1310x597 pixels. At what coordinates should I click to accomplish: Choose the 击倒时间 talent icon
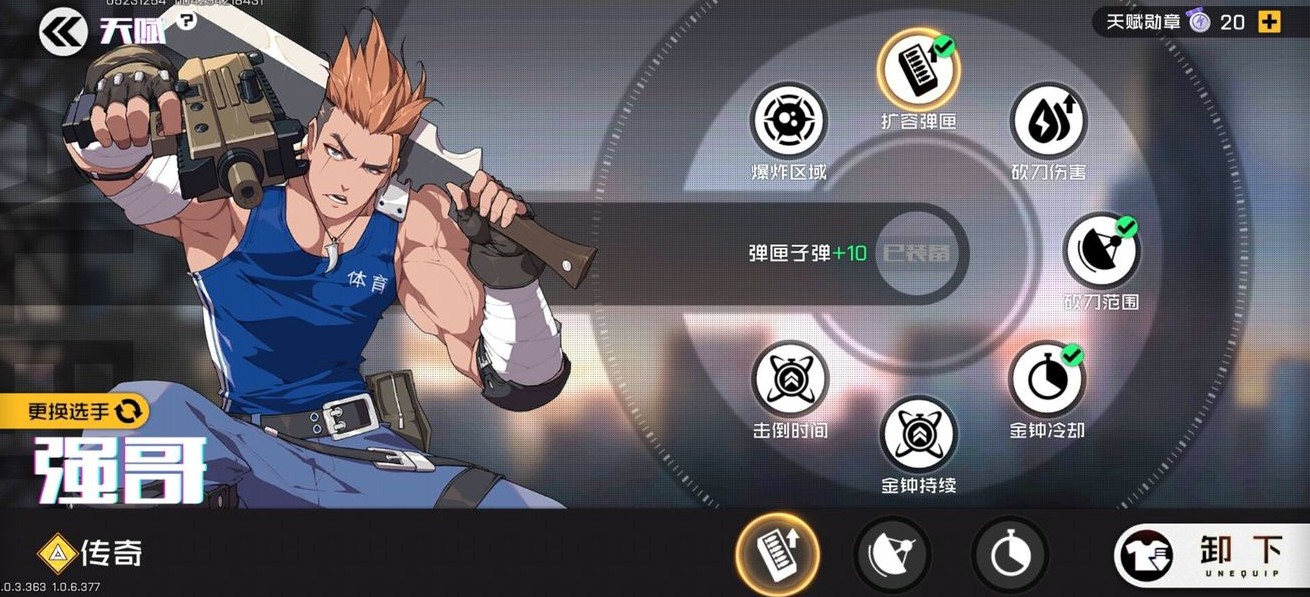(x=789, y=380)
